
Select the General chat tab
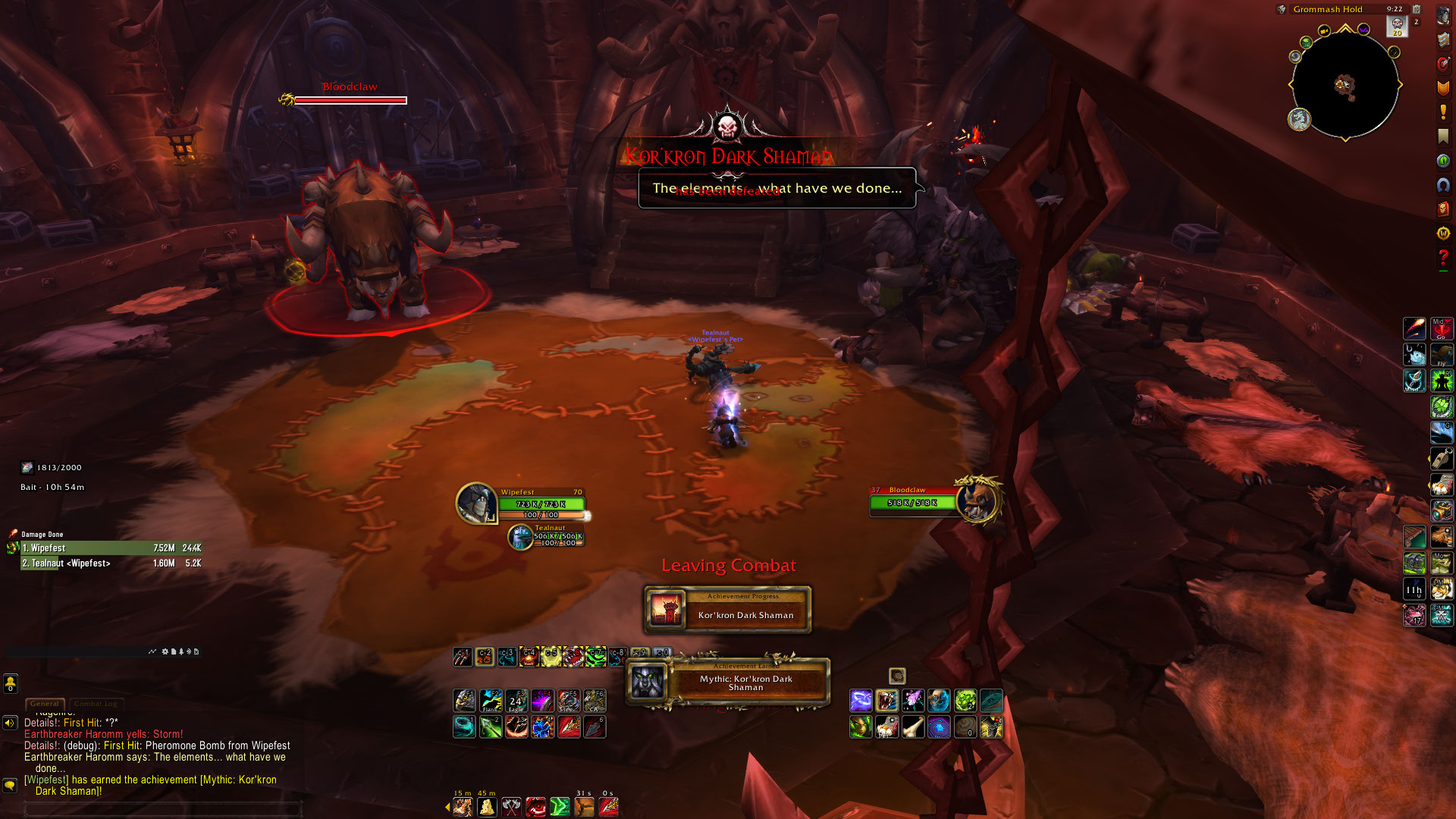point(45,704)
